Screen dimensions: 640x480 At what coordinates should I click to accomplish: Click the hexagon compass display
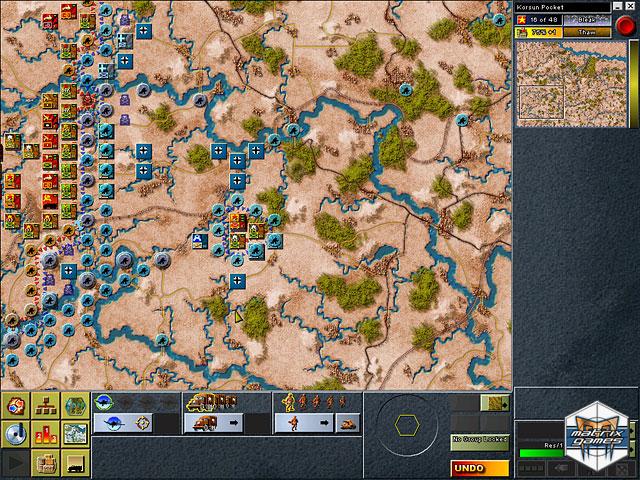click(x=406, y=424)
